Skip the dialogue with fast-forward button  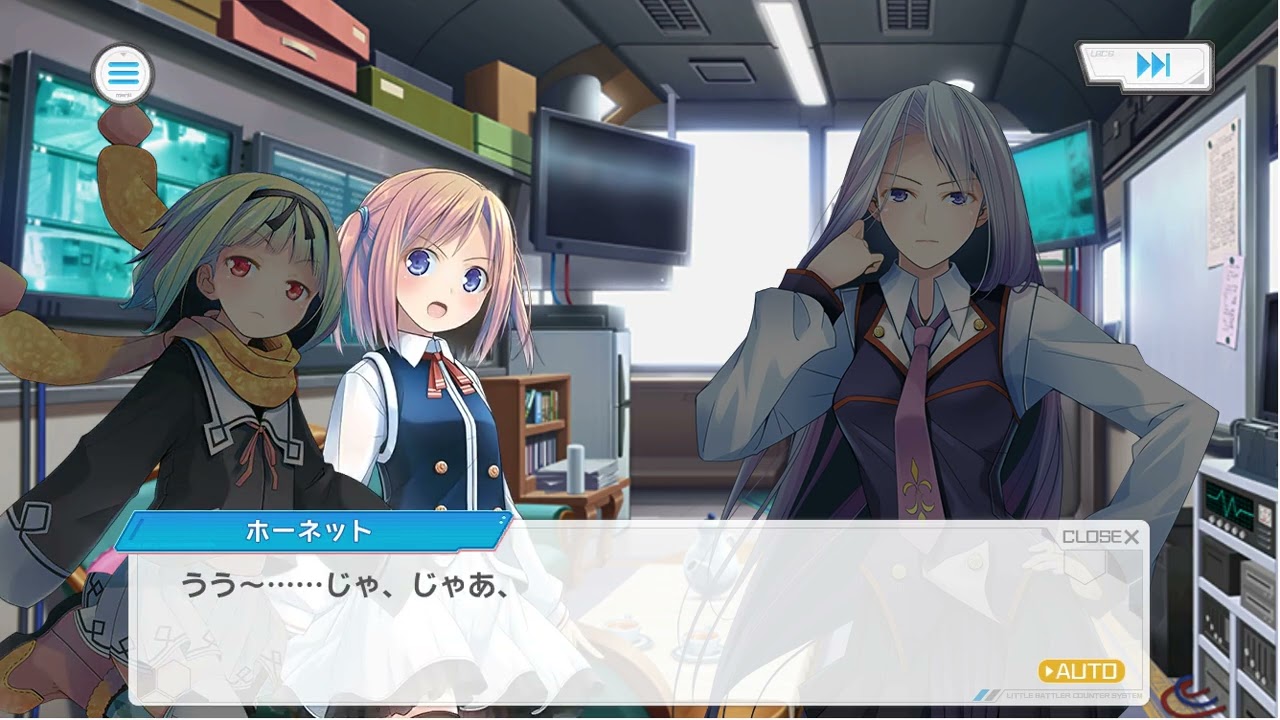point(1151,67)
